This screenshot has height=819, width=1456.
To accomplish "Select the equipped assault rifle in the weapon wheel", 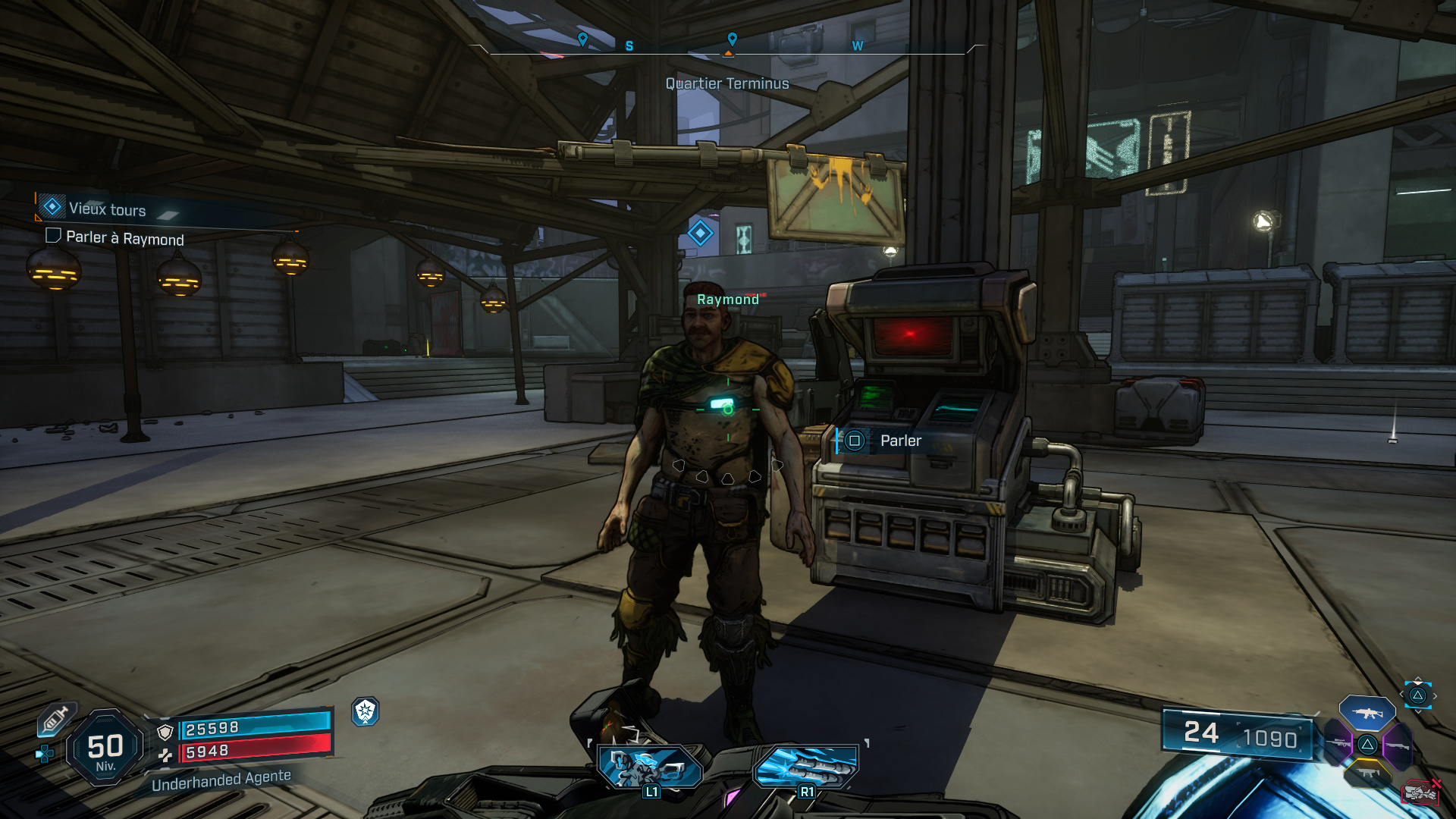I will 1368,714.
